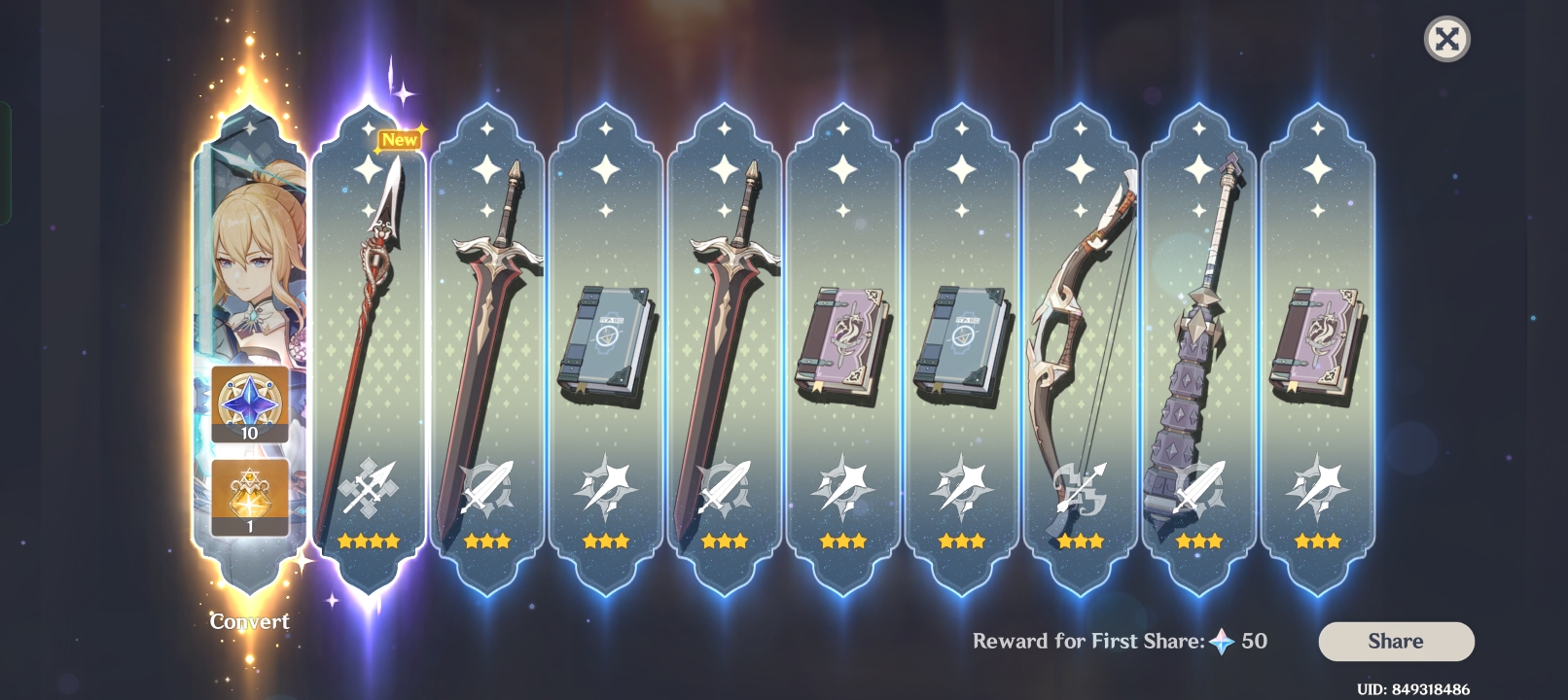This screenshot has width=1568, height=700.
Task: Click the catalyst icon on the last card
Action: tap(1315, 486)
